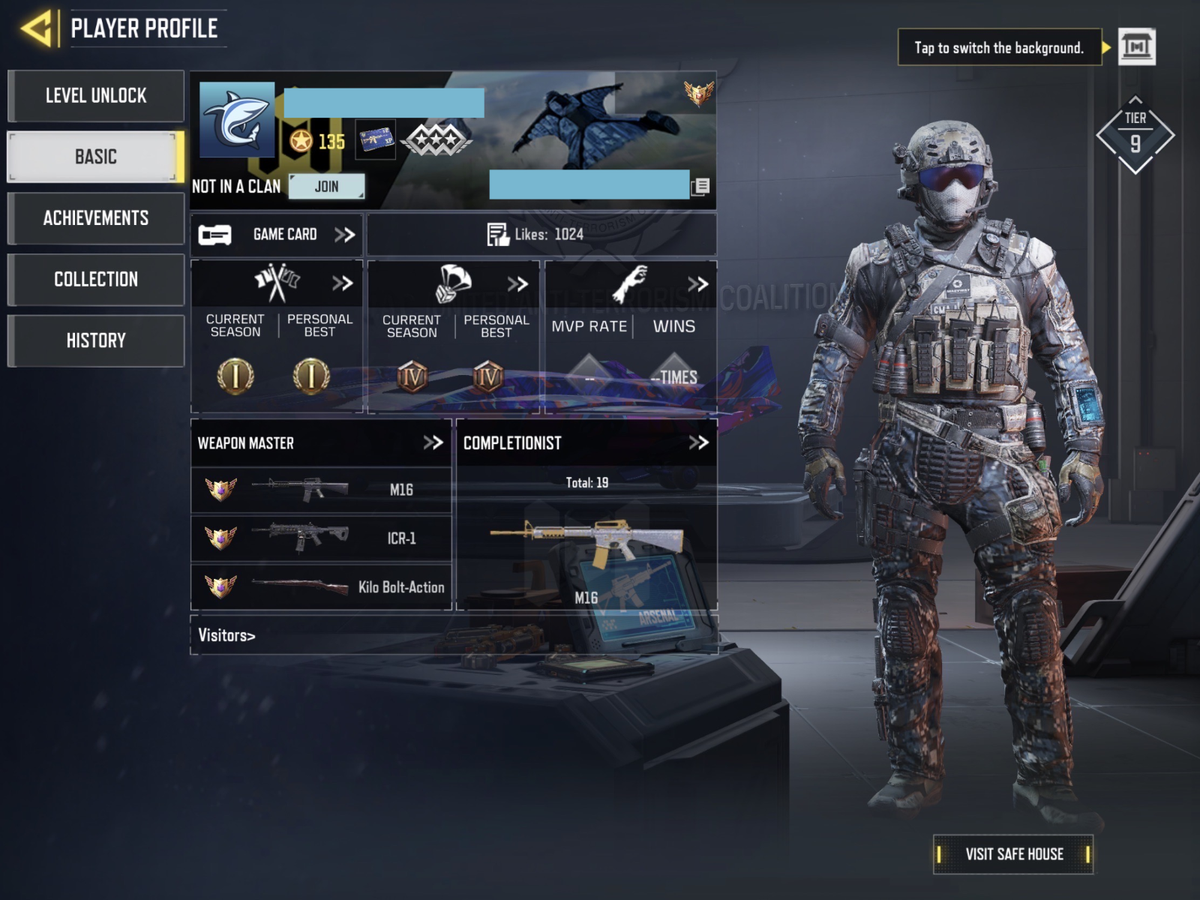Open the Game Card panel
Screen dimensions: 1200x900
[277, 235]
